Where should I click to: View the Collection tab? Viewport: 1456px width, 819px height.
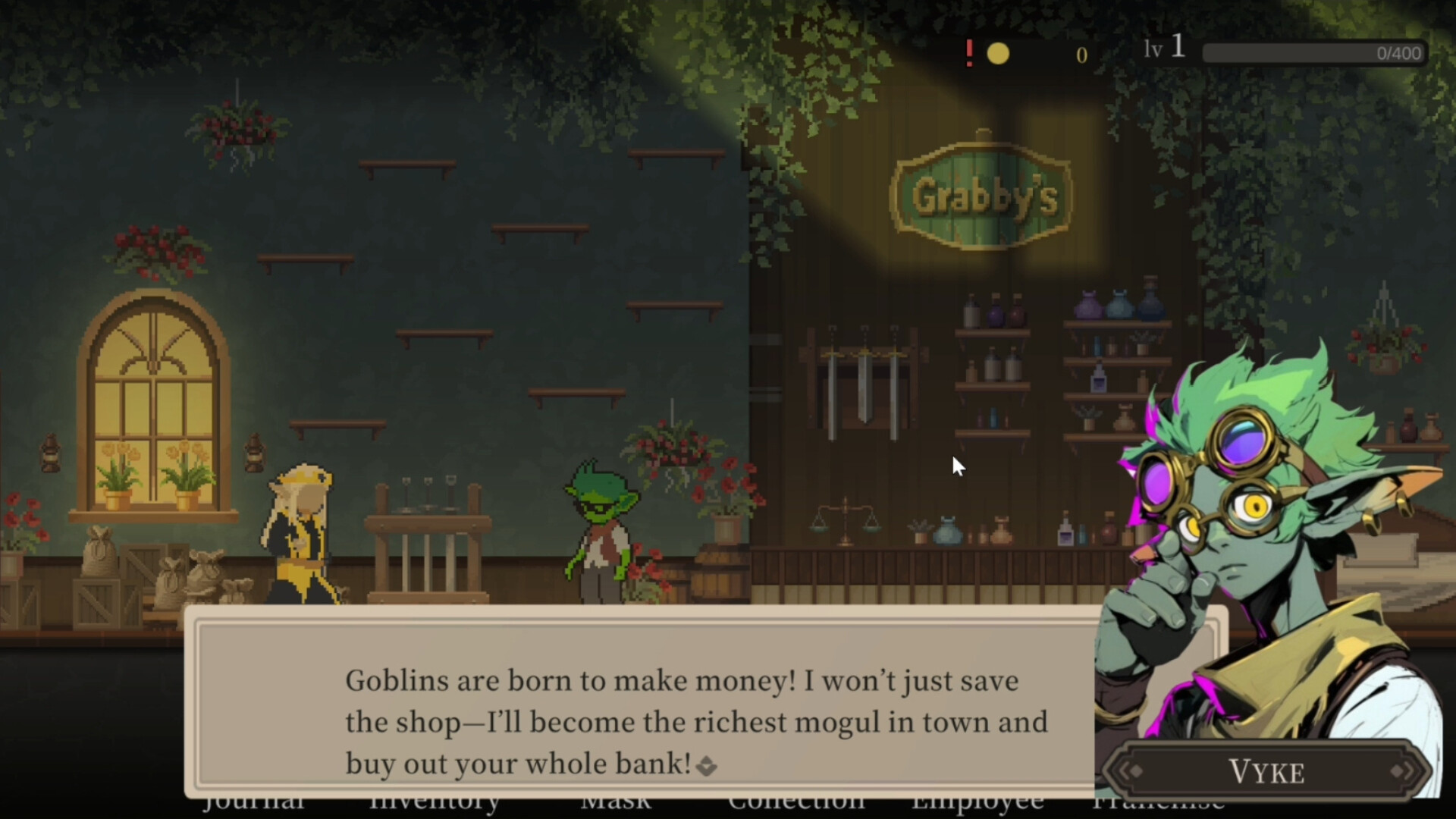[797, 802]
